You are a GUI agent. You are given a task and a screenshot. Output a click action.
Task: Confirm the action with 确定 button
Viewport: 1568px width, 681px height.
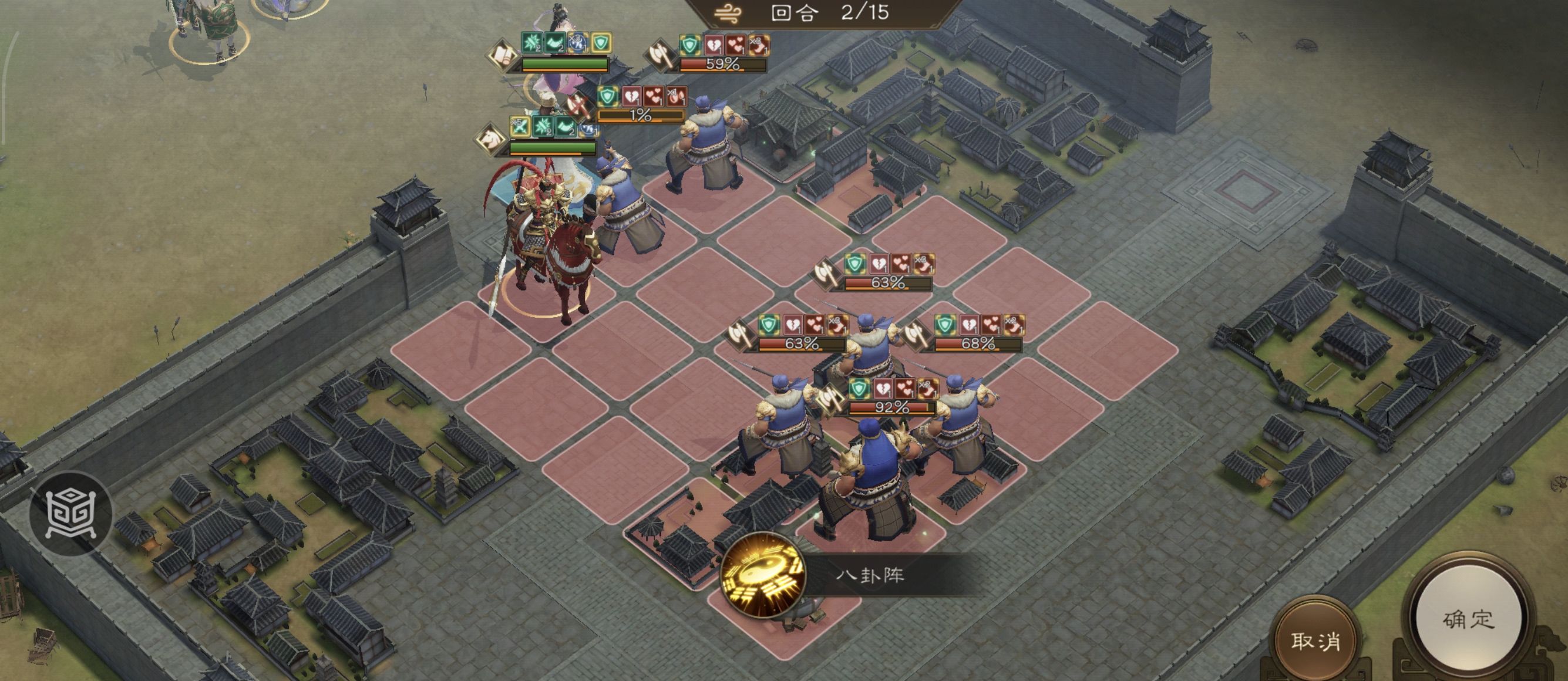point(1468,620)
